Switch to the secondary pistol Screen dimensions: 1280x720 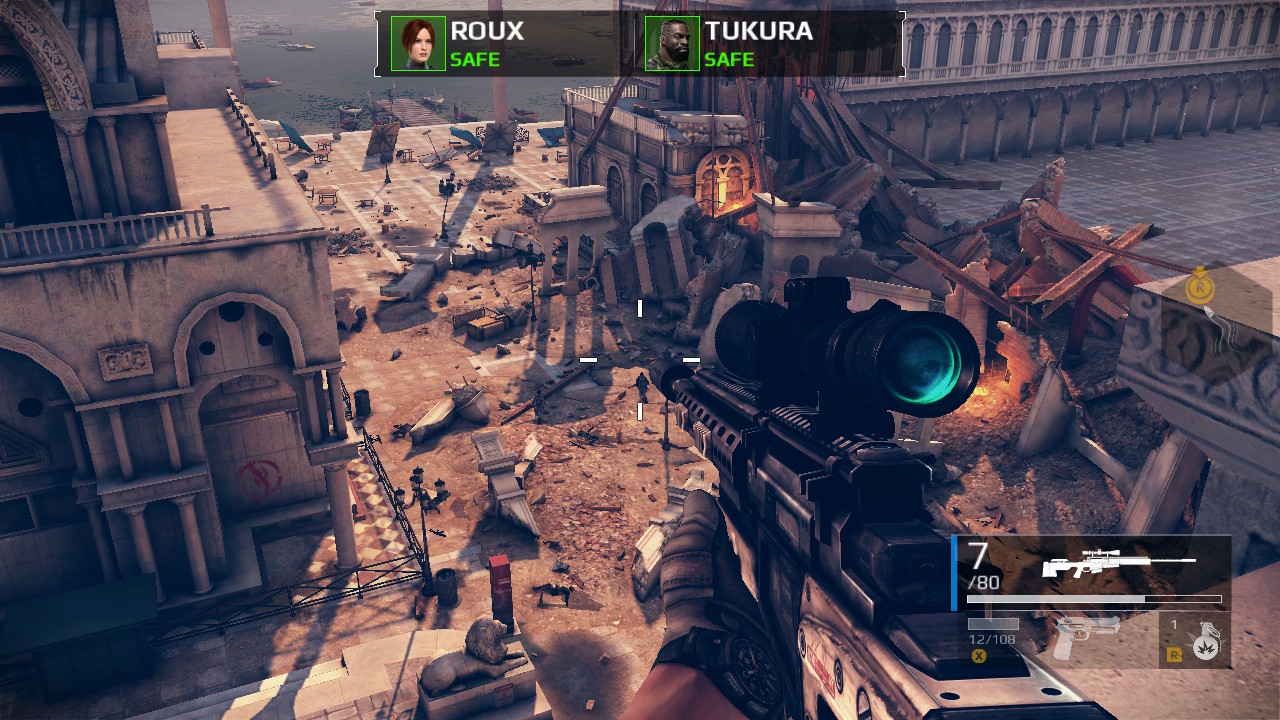coord(1086,636)
